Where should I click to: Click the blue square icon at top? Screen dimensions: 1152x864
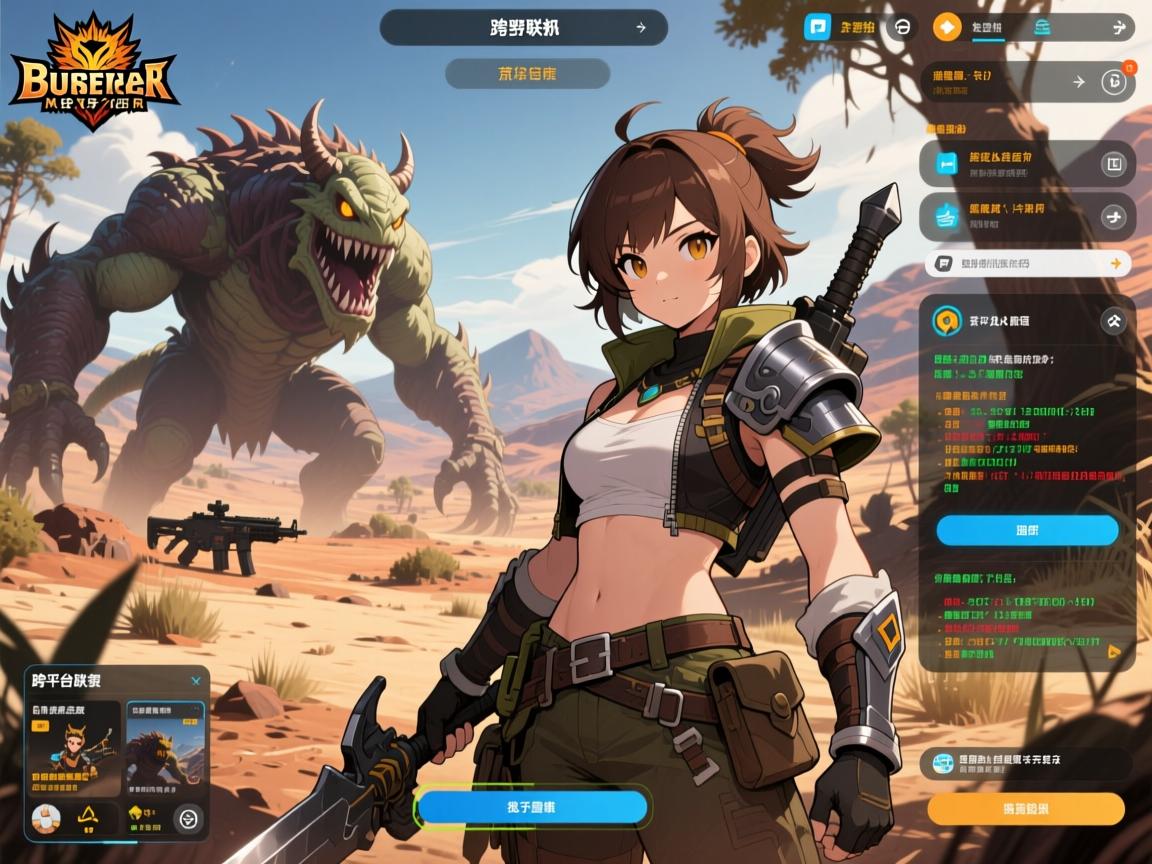point(818,27)
